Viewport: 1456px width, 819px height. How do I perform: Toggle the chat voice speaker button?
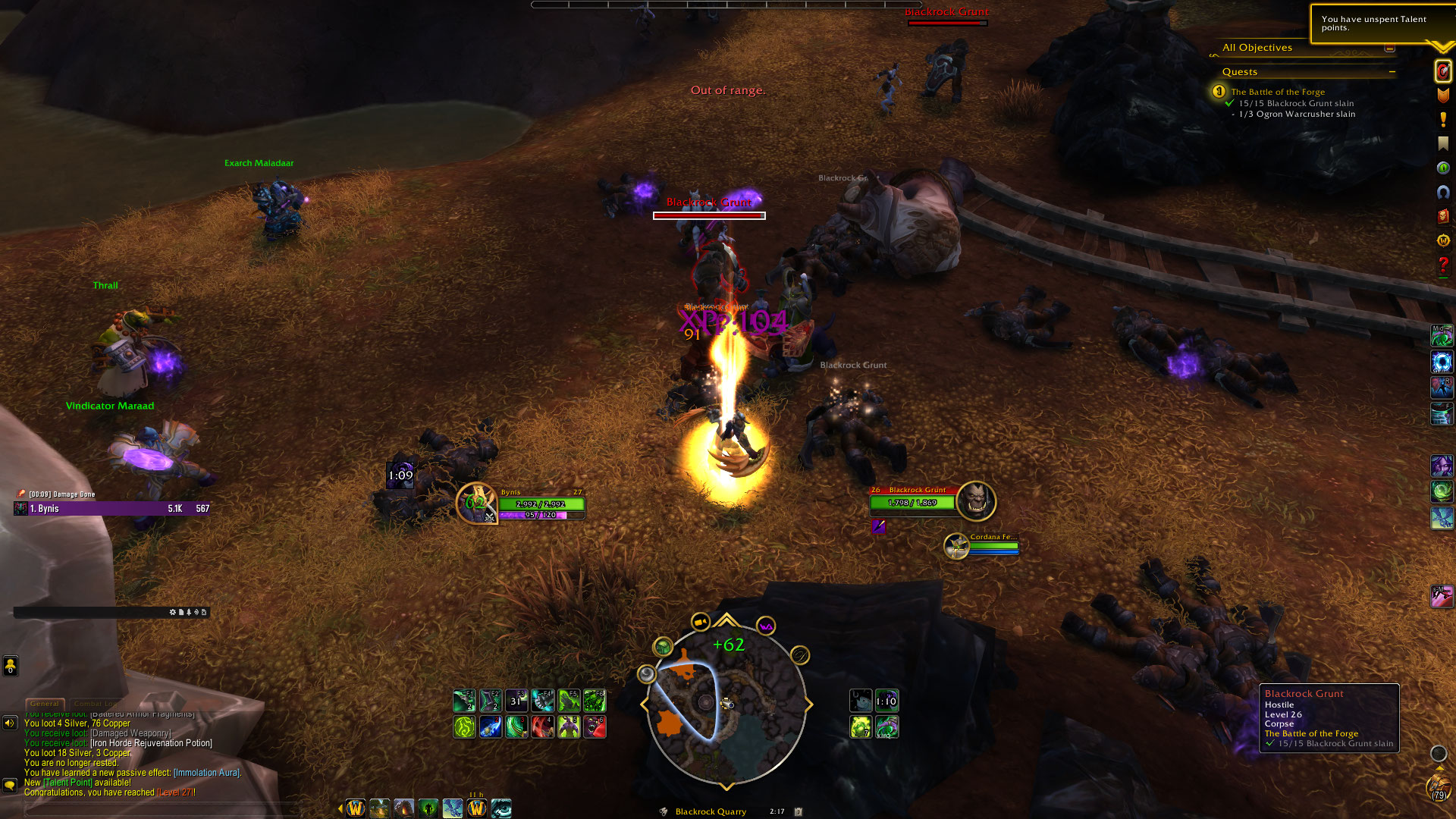10,723
